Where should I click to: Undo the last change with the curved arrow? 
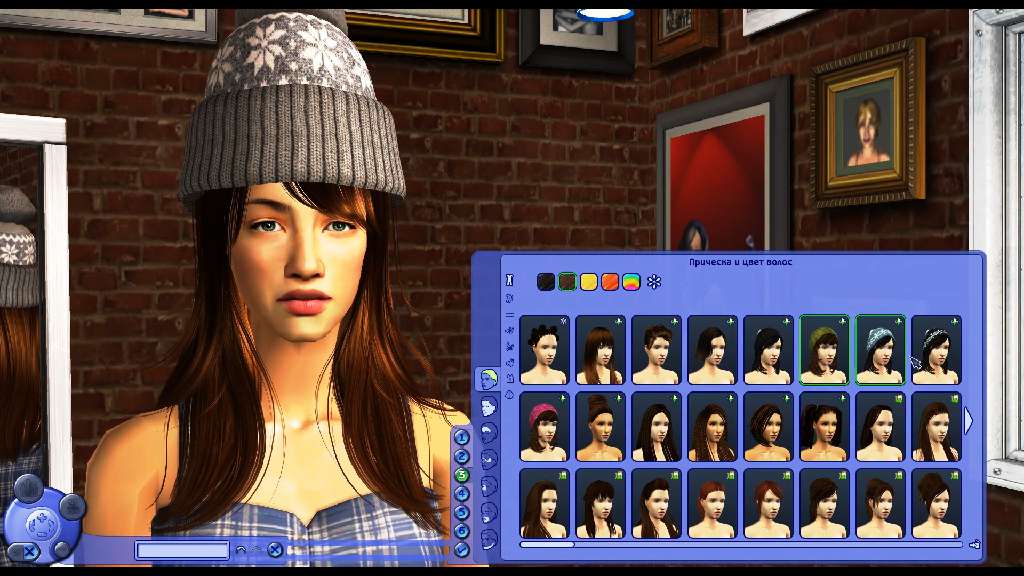240,550
